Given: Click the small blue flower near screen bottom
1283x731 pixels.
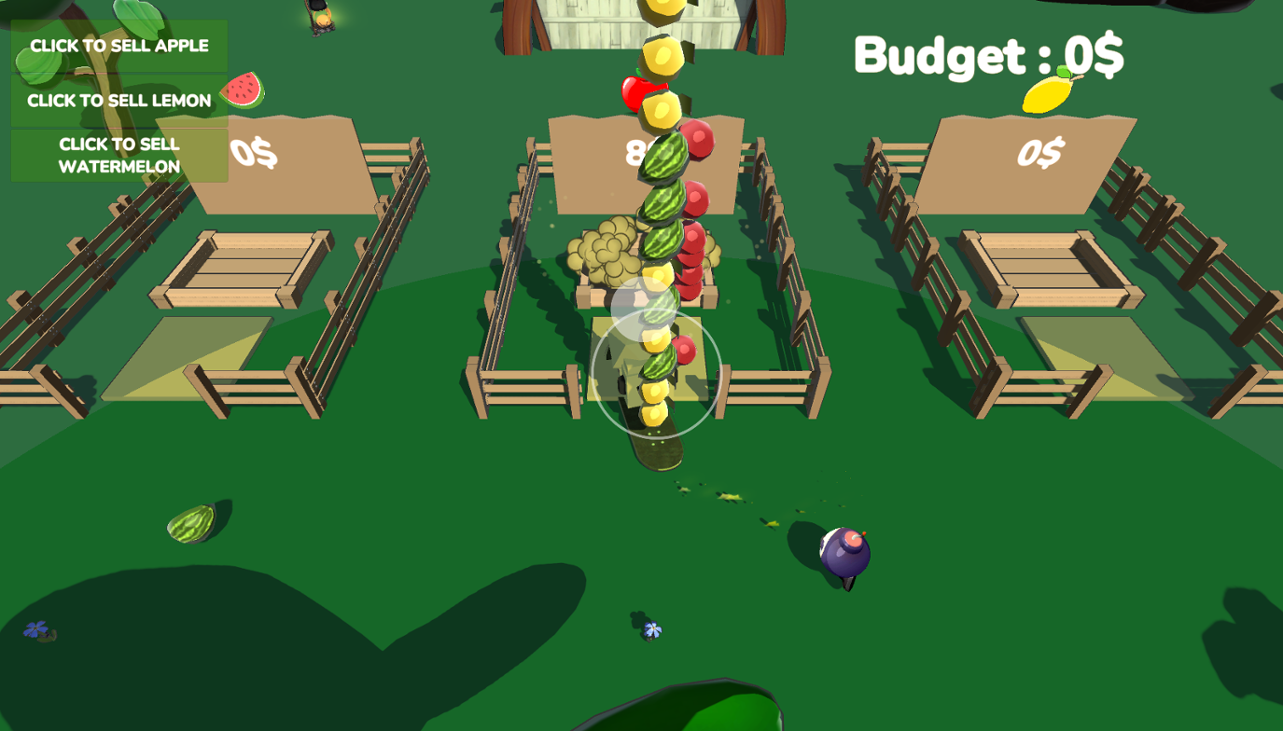Looking at the screenshot, I should (x=651, y=629).
